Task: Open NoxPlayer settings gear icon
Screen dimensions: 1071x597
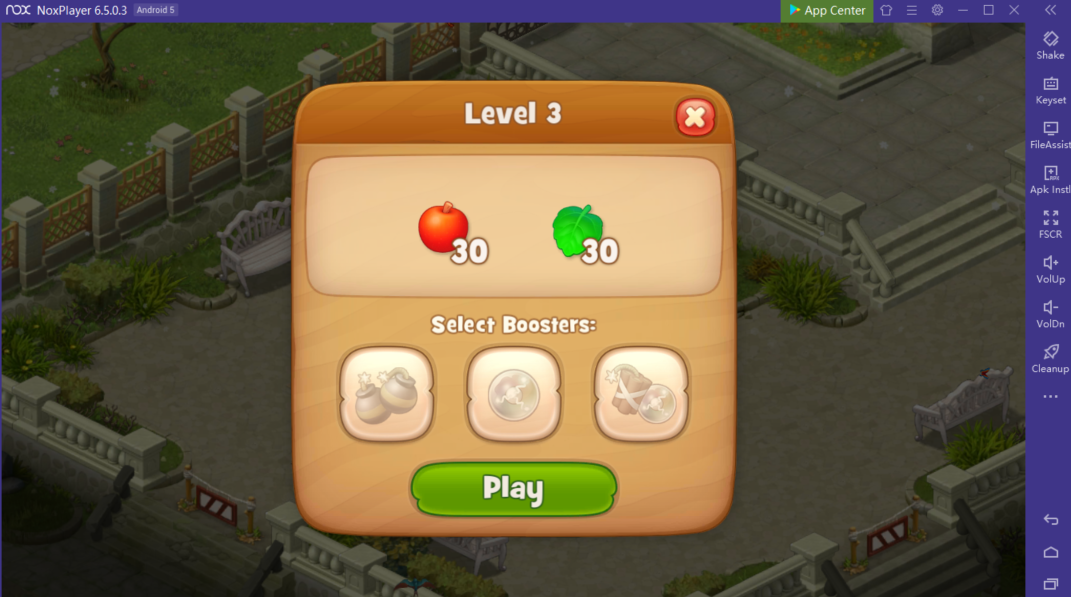Action: click(x=937, y=10)
